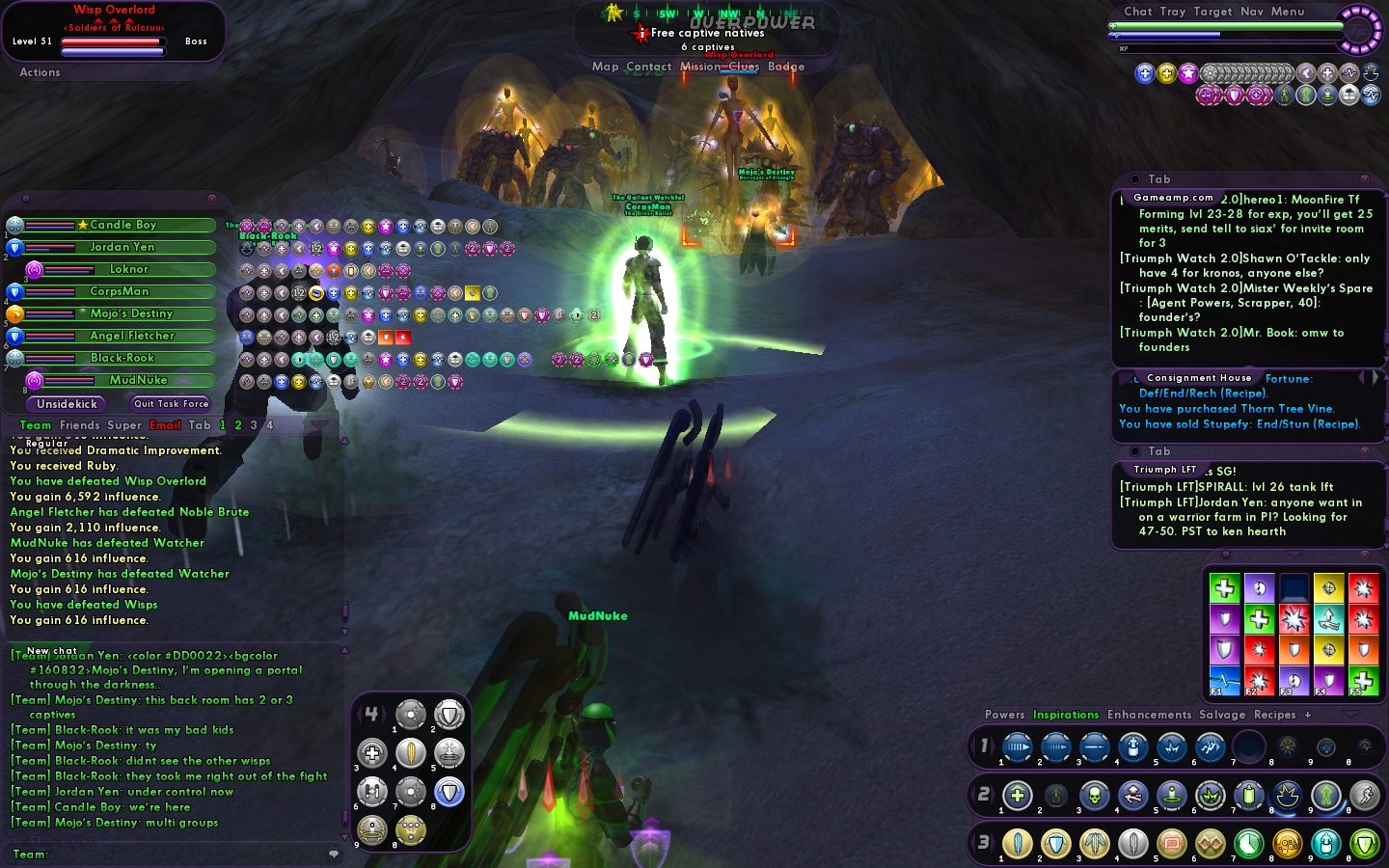
Task: Open the Nav window from top bar
Action: point(1252,12)
